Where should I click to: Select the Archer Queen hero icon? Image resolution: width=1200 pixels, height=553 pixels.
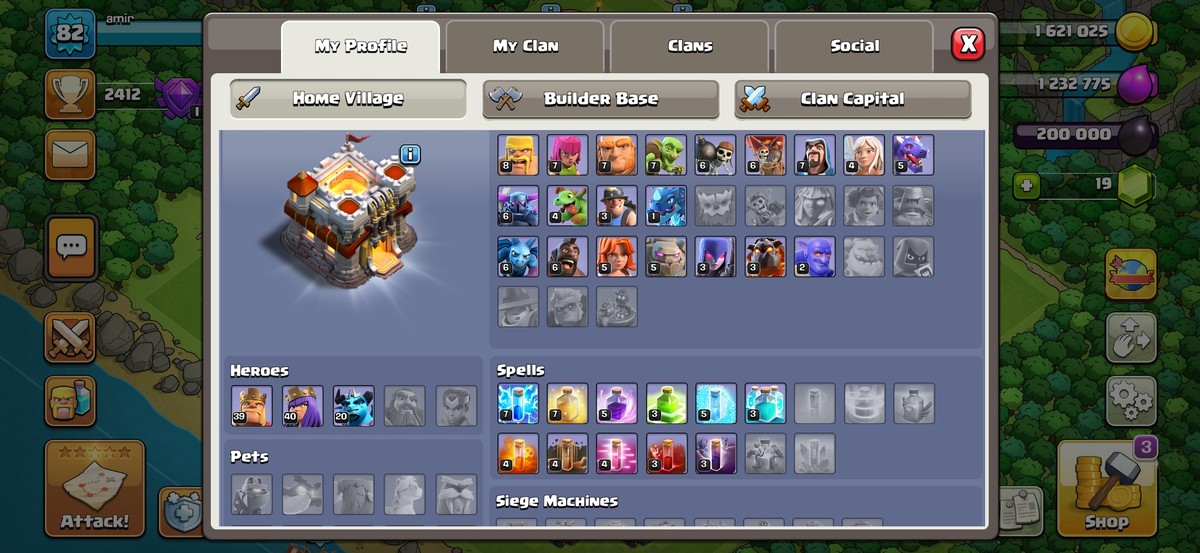pyautogui.click(x=303, y=406)
